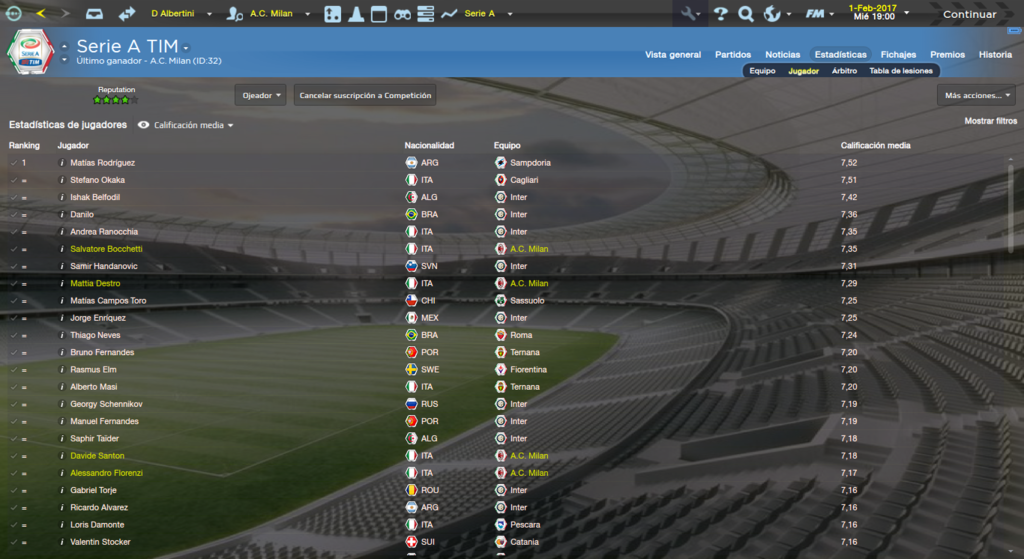The image size is (1024, 559).
Task: Show the Premios tab
Action: [947, 55]
